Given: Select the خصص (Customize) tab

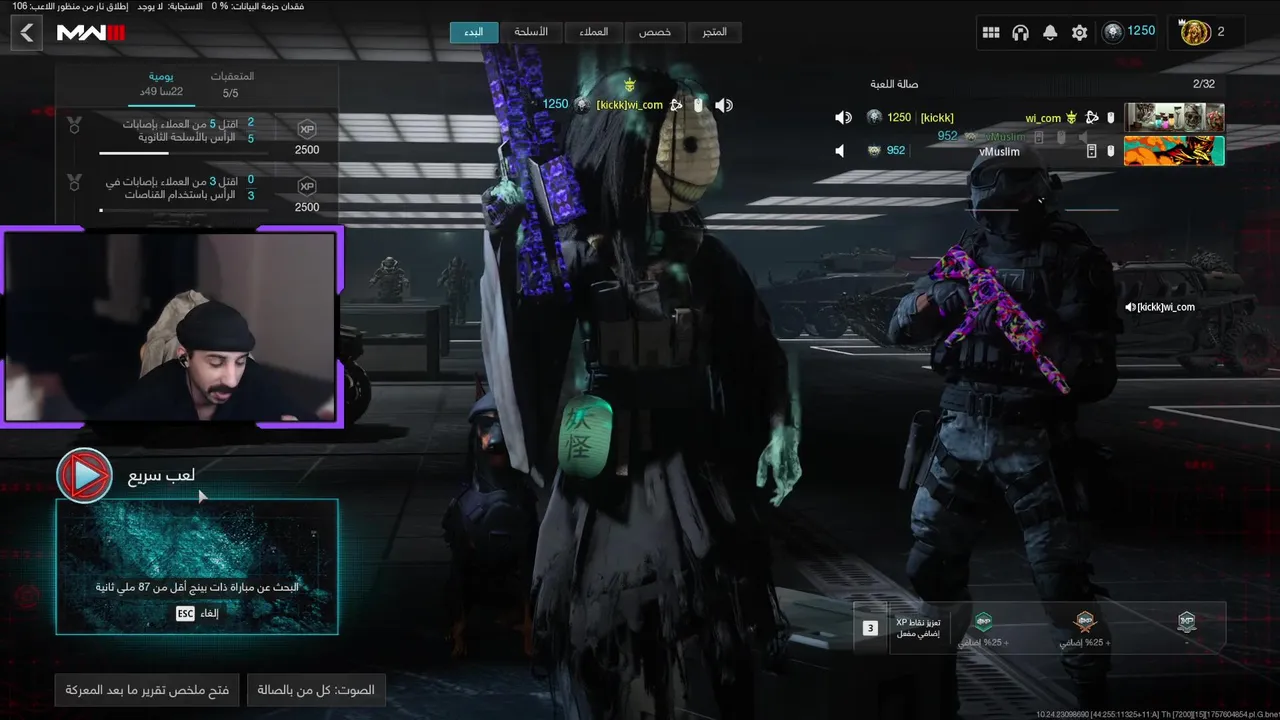Looking at the screenshot, I should click(x=655, y=32).
